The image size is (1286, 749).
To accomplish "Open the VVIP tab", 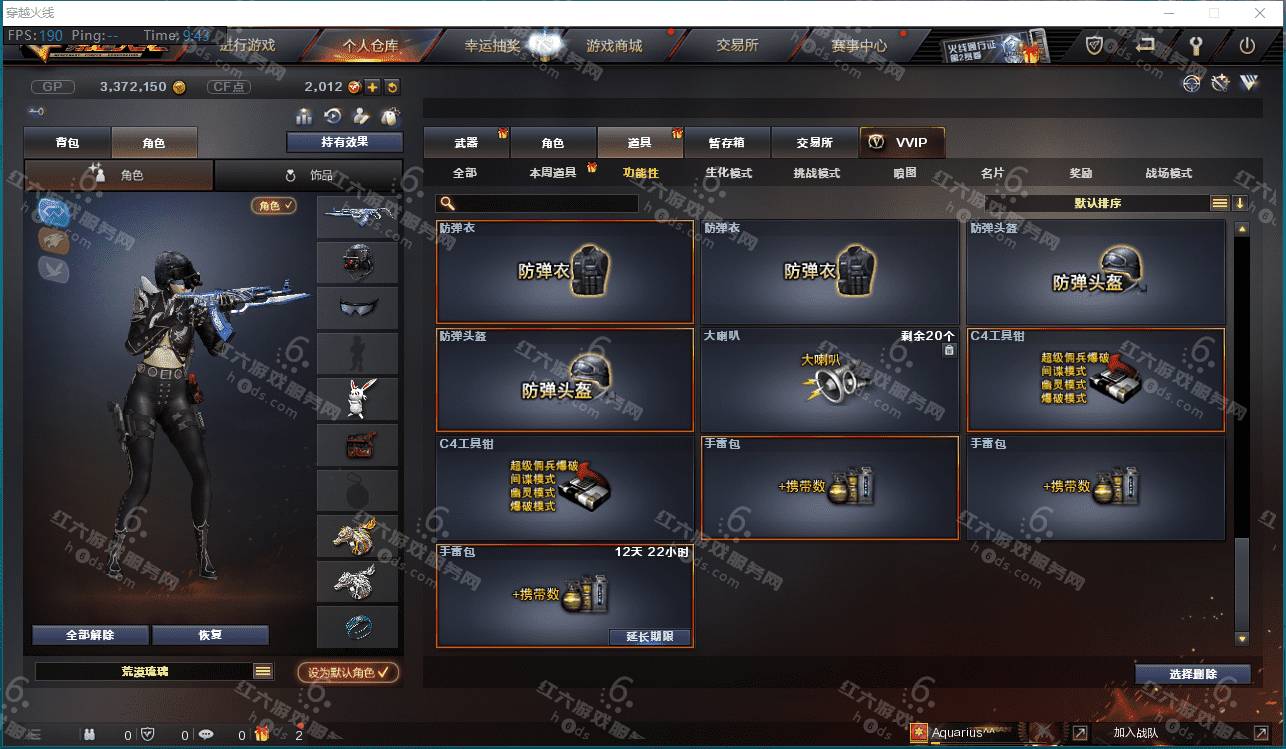I will 901,143.
